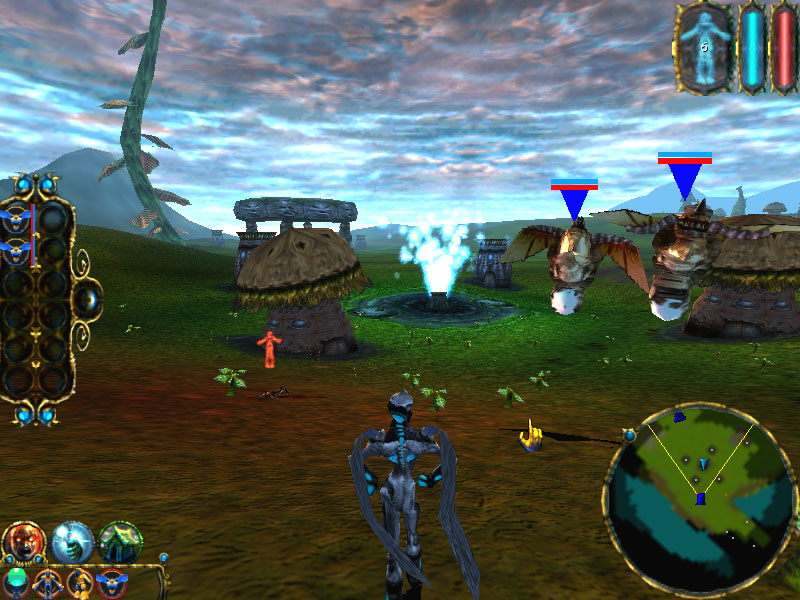This screenshot has width=800, height=600.
Task: Open the green tent structures tab
Action: tap(120, 542)
